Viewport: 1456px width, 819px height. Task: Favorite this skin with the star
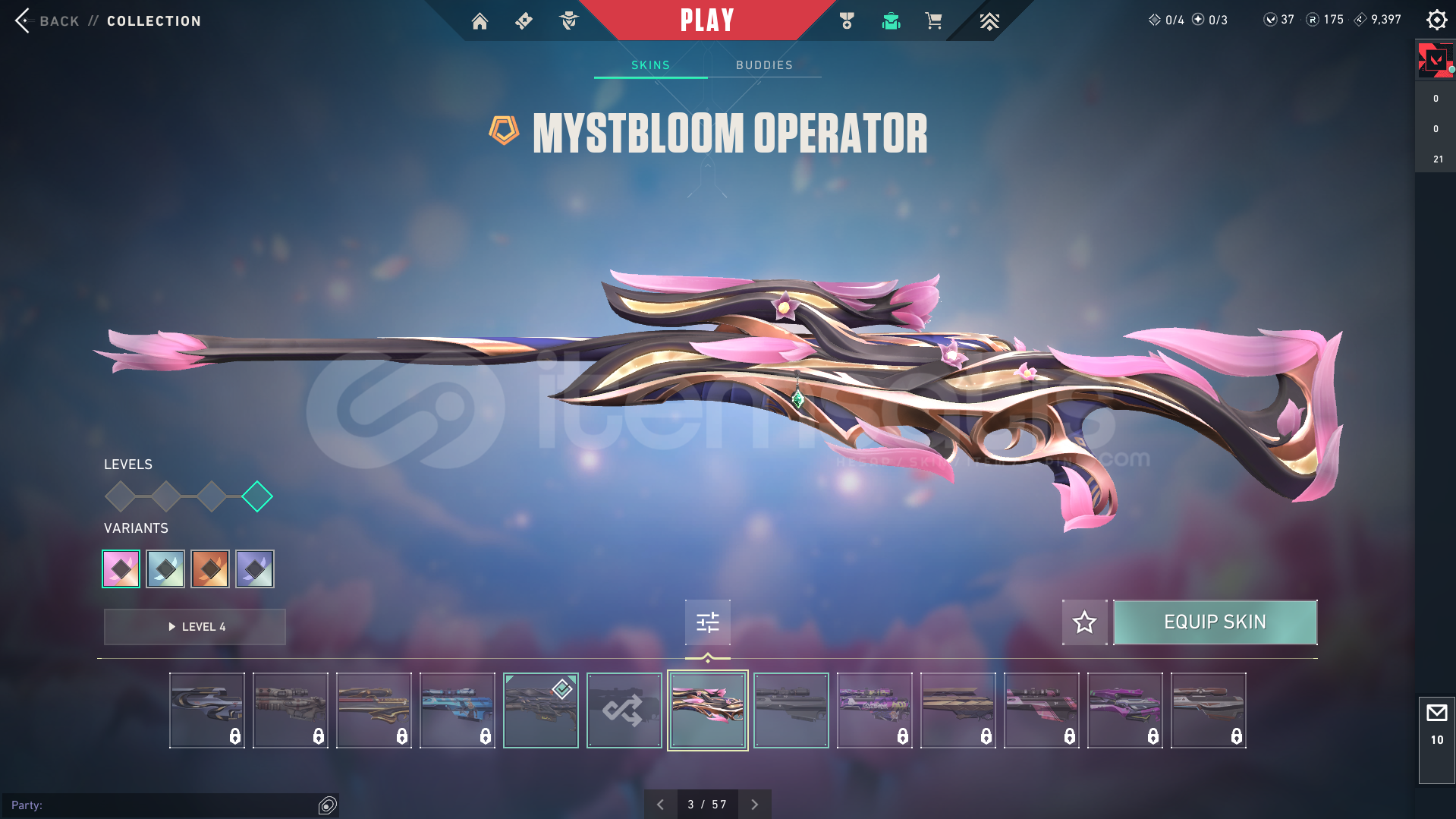pyautogui.click(x=1084, y=622)
